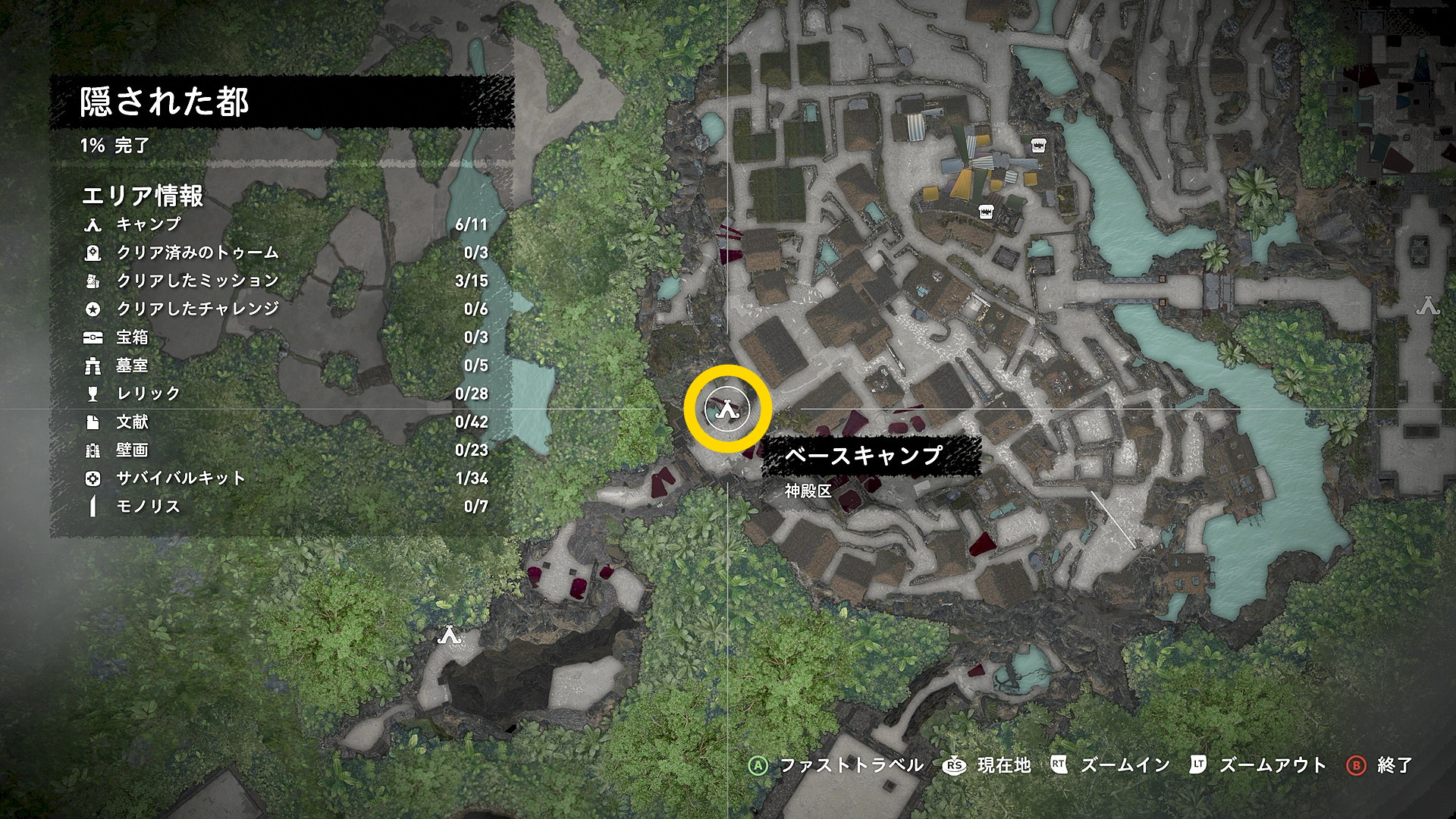Click the camp marker beside the dark cave pit
Screen dimensions: 1456x819
448,635
